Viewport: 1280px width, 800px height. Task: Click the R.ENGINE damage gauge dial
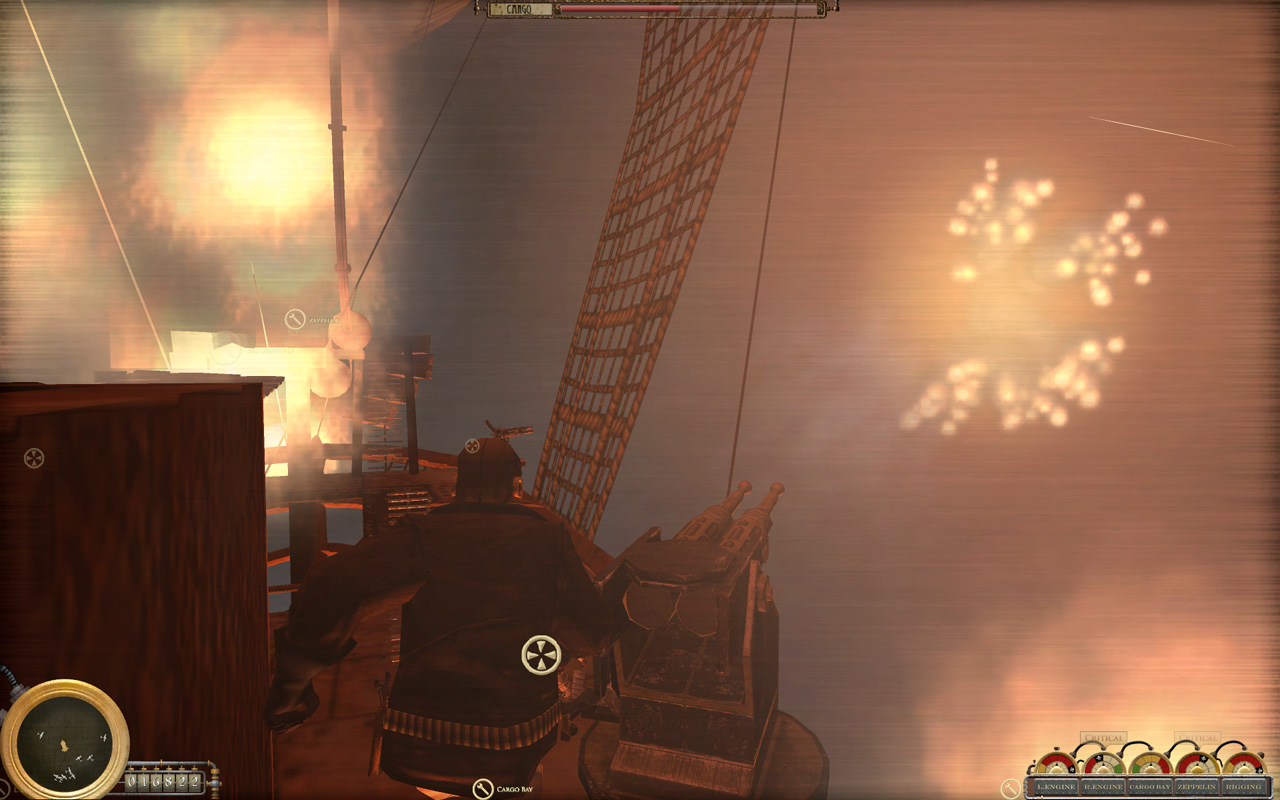click(x=1104, y=766)
